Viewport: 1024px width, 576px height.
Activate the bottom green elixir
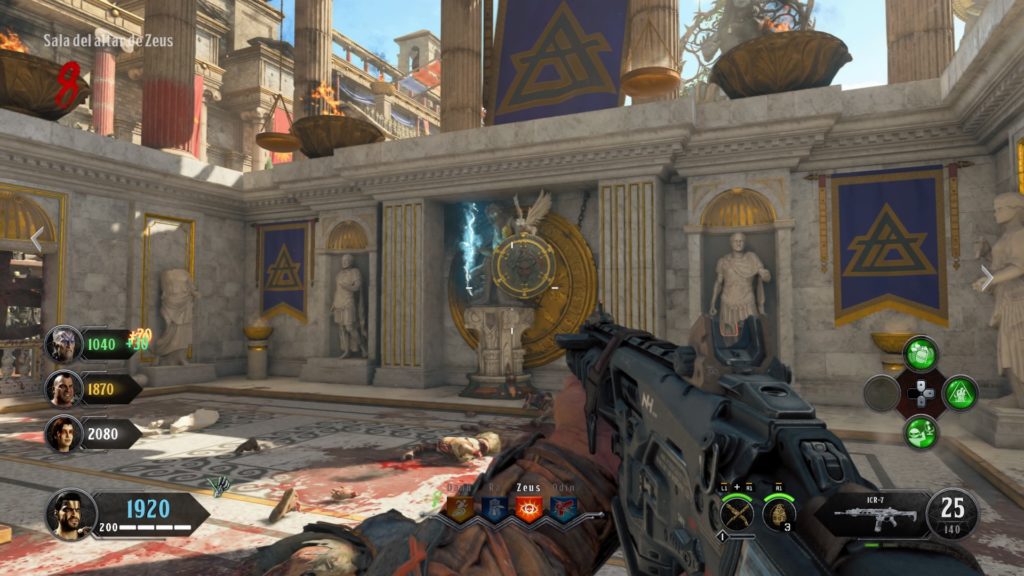[920, 432]
